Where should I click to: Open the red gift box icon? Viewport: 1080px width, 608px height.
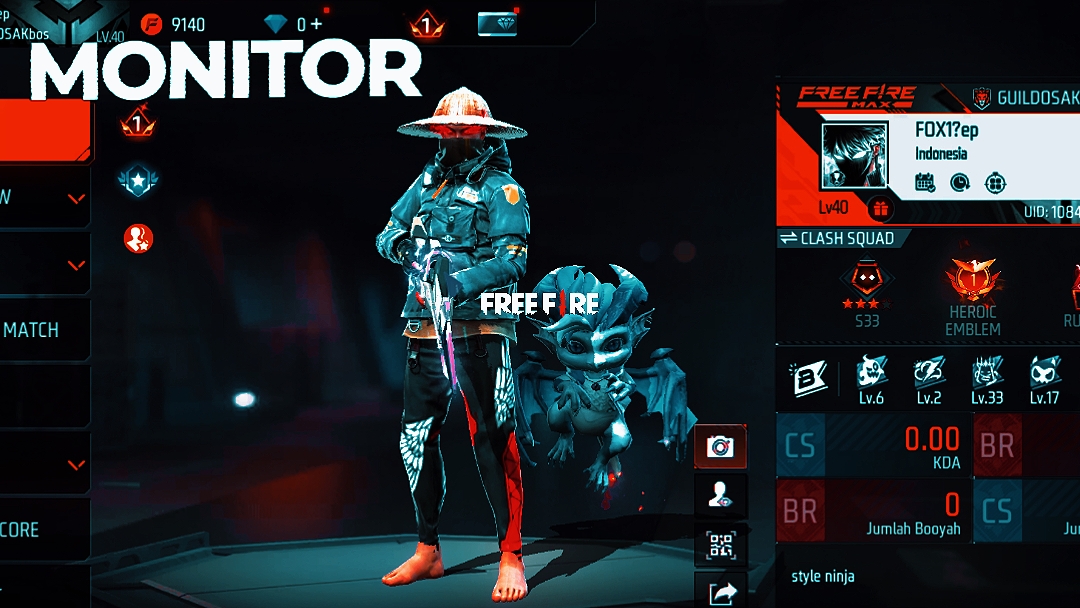[x=880, y=209]
